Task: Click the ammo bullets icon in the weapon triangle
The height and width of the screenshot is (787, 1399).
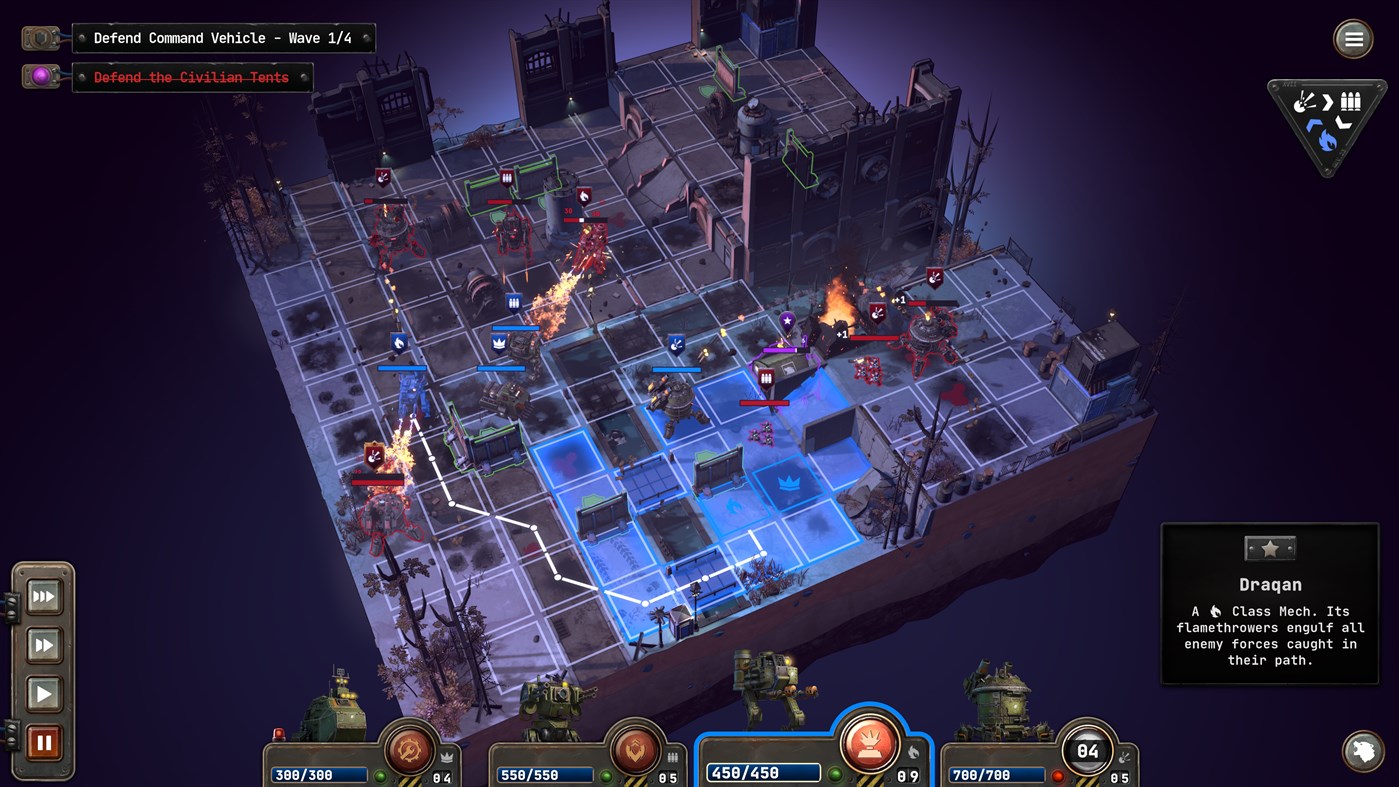Action: click(x=1350, y=100)
